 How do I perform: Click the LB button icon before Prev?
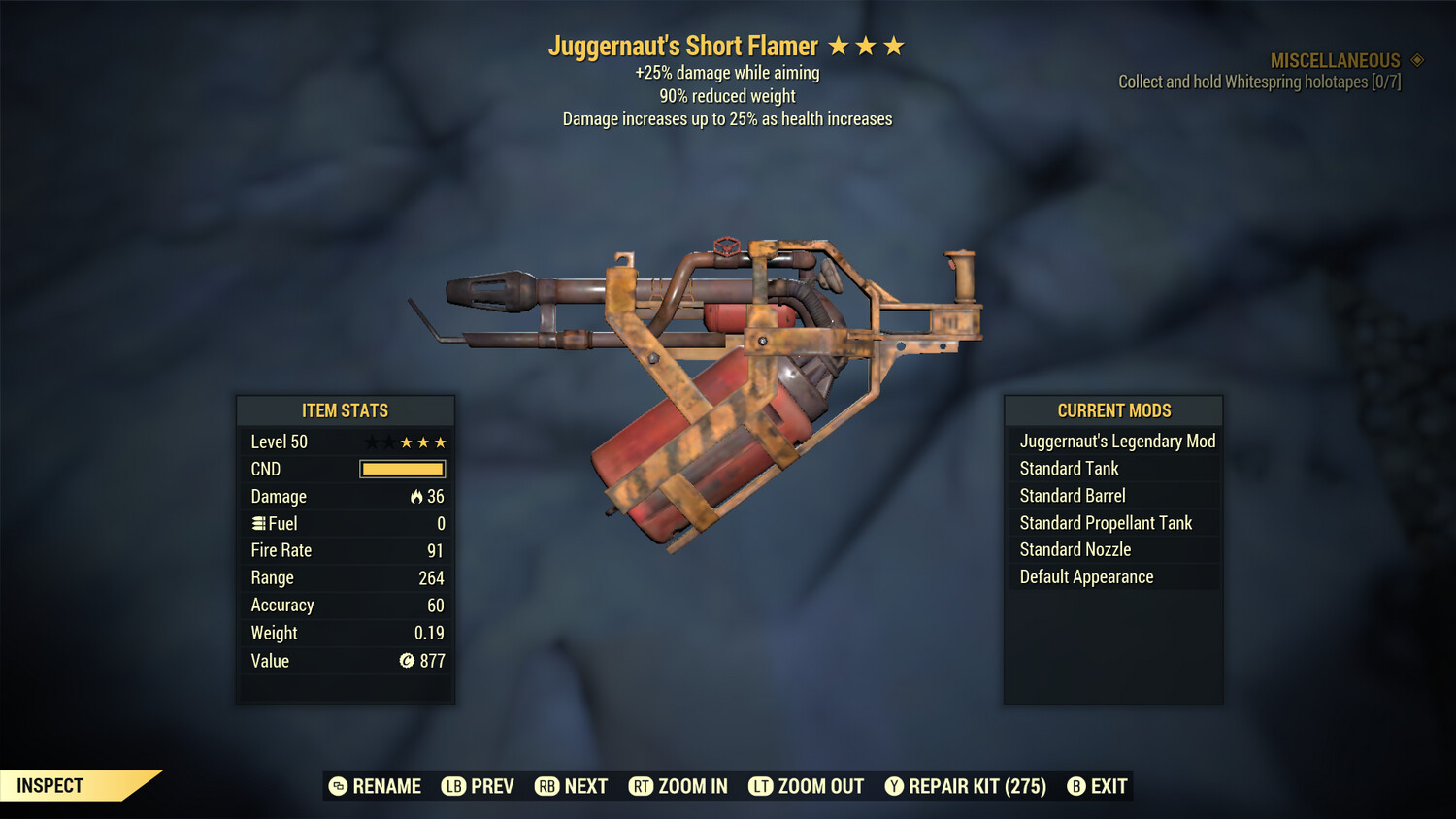(x=452, y=786)
